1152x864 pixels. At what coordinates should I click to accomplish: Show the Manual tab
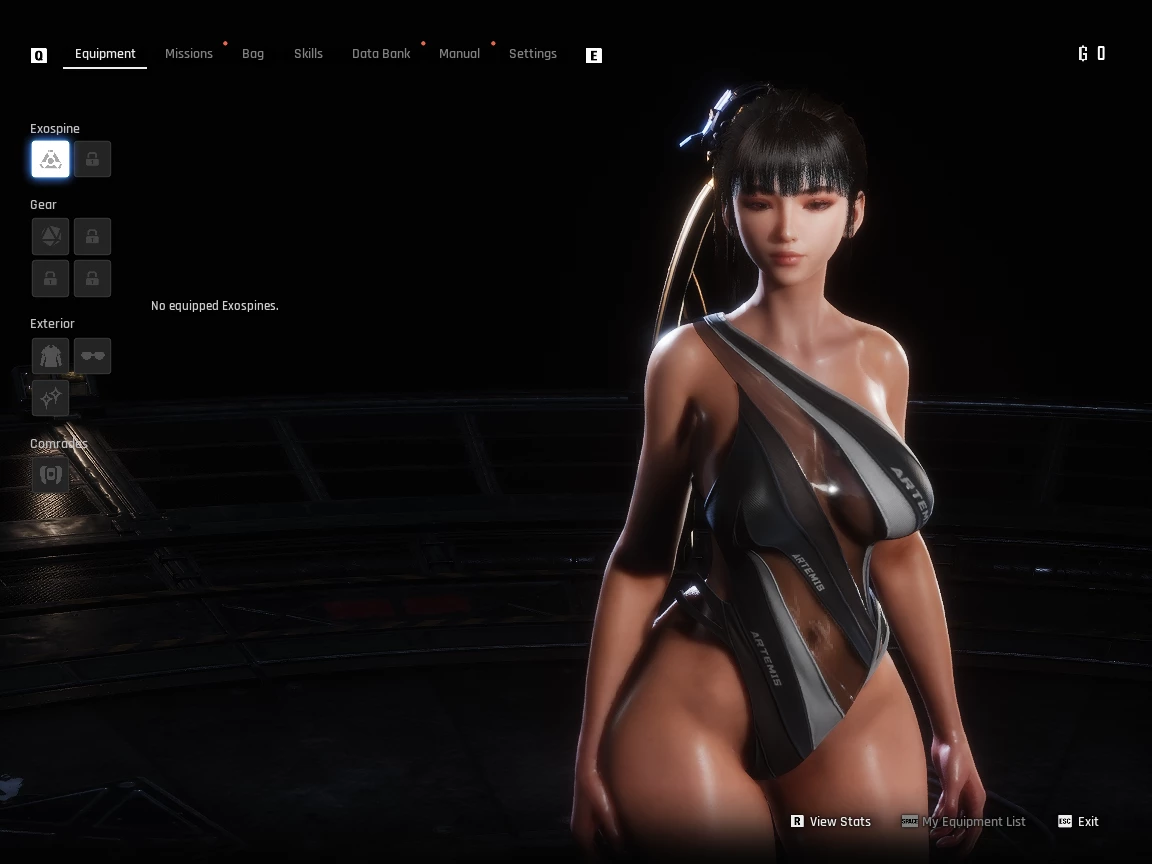point(459,54)
